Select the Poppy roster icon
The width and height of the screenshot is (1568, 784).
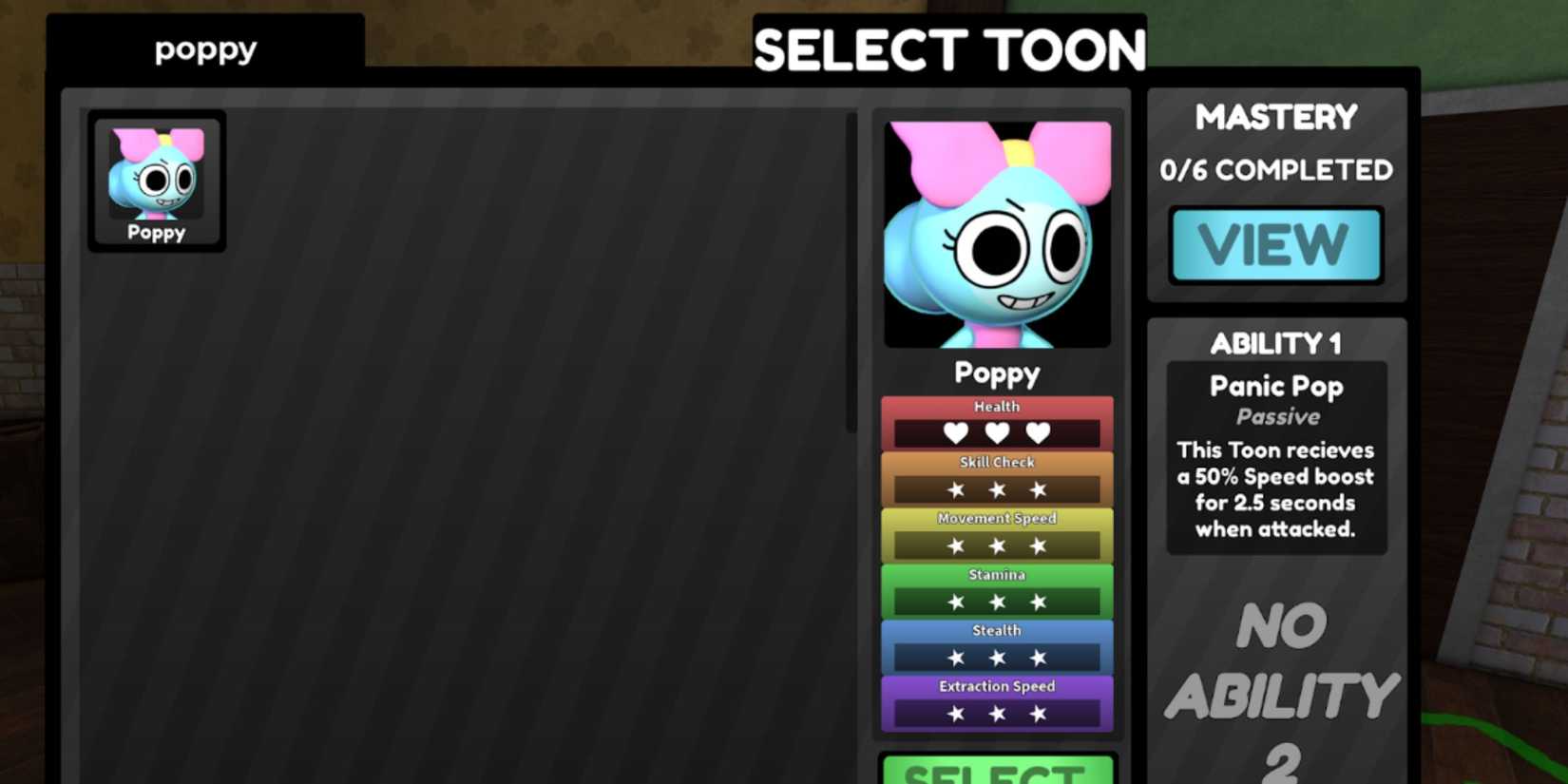[156, 181]
